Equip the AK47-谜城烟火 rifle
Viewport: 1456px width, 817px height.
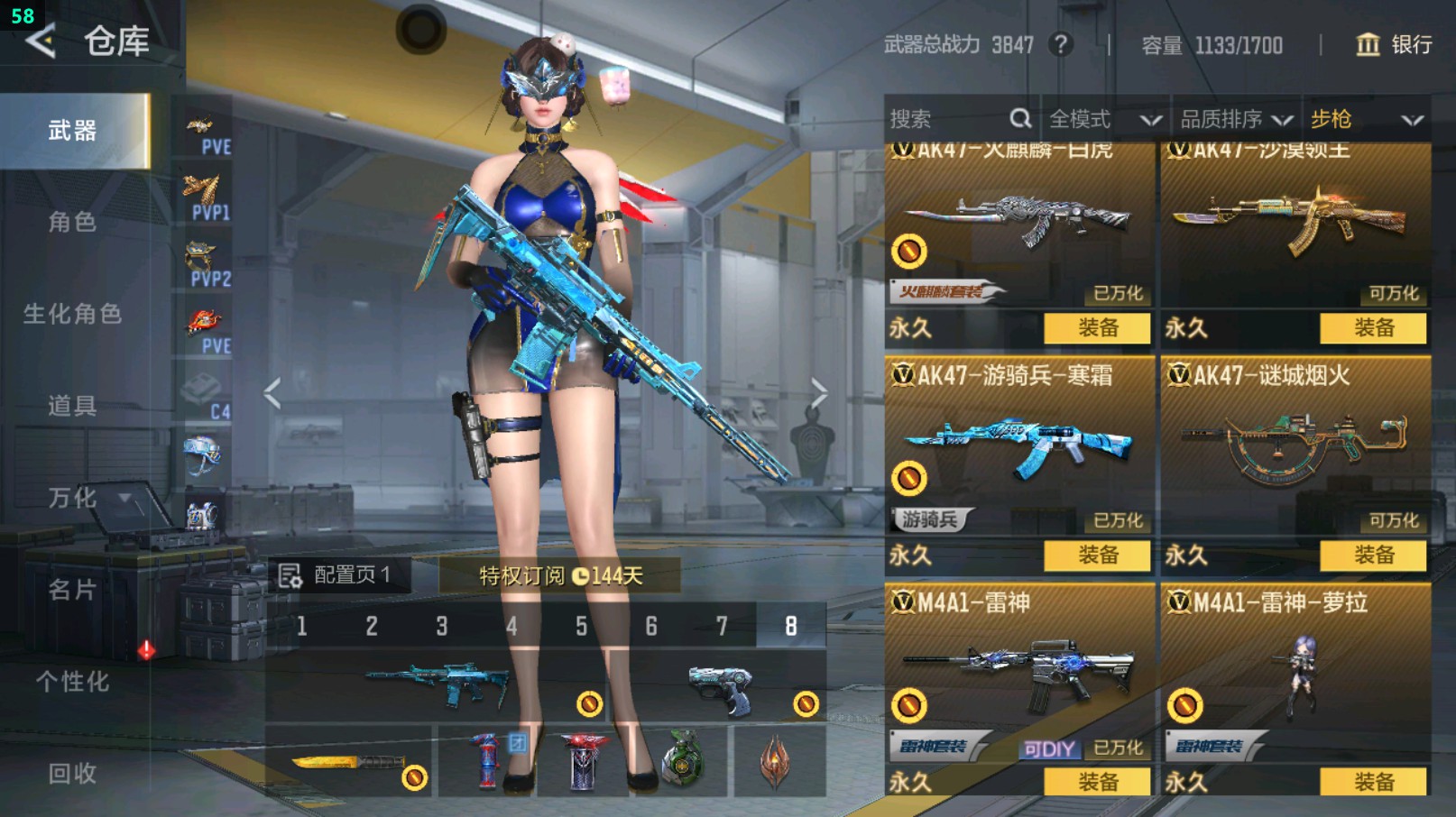1373,555
